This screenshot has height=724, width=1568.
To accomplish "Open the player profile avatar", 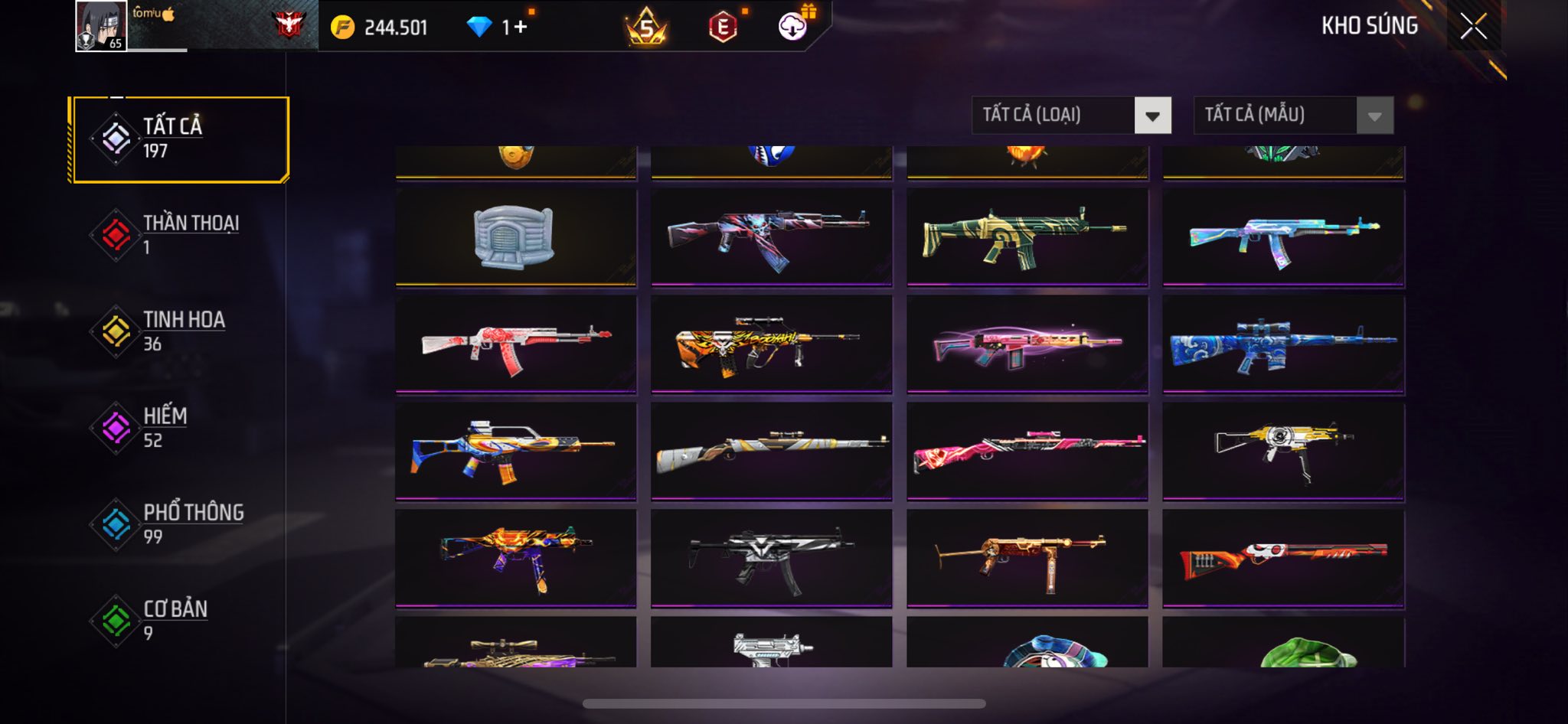I will click(101, 26).
